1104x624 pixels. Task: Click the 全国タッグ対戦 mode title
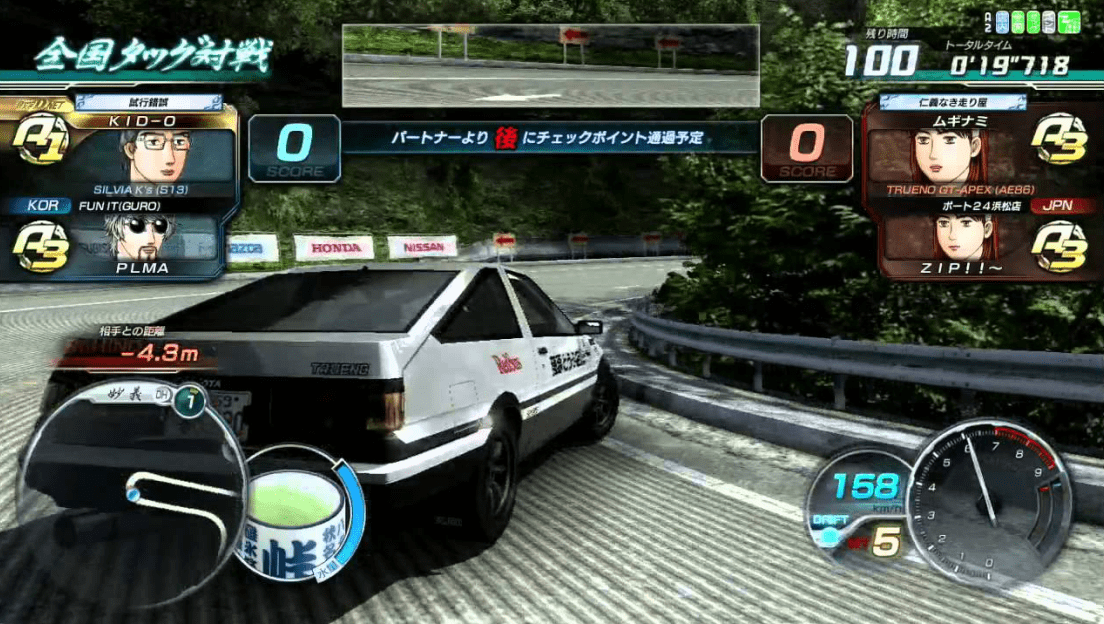pyautogui.click(x=151, y=56)
